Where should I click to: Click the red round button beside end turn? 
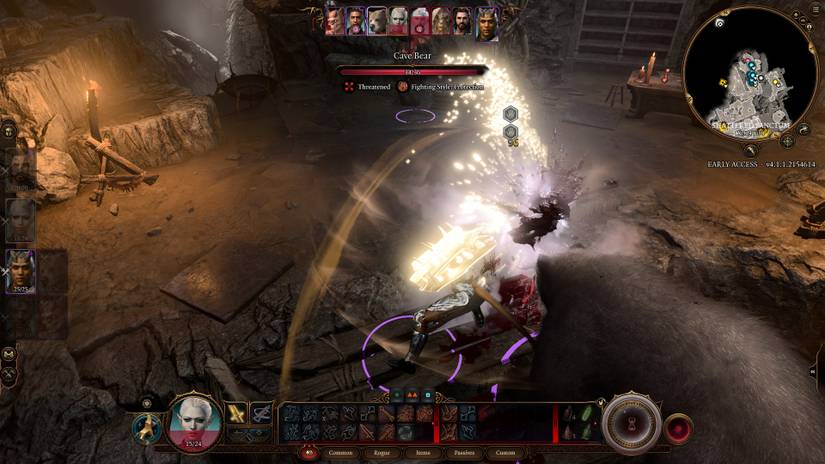[x=679, y=427]
